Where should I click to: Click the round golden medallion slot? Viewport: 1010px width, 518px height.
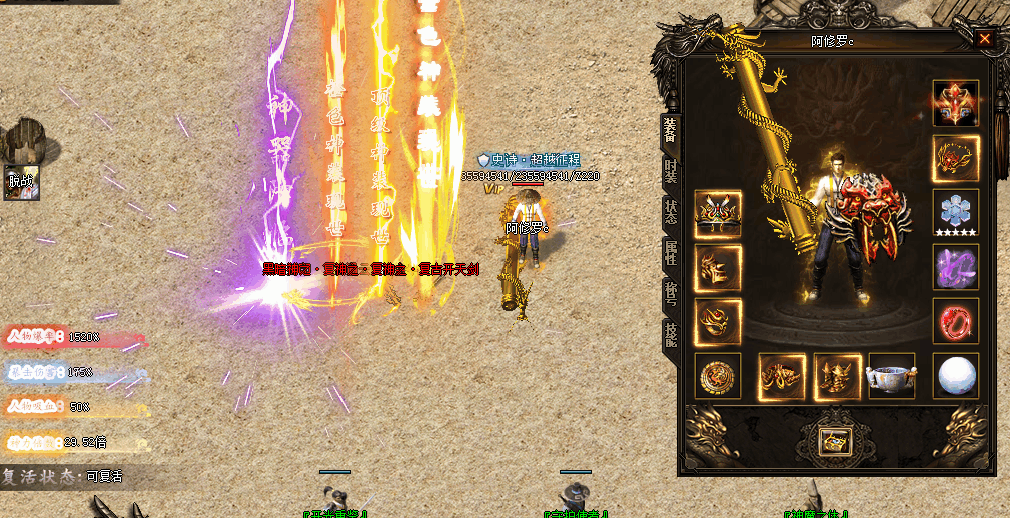point(718,376)
